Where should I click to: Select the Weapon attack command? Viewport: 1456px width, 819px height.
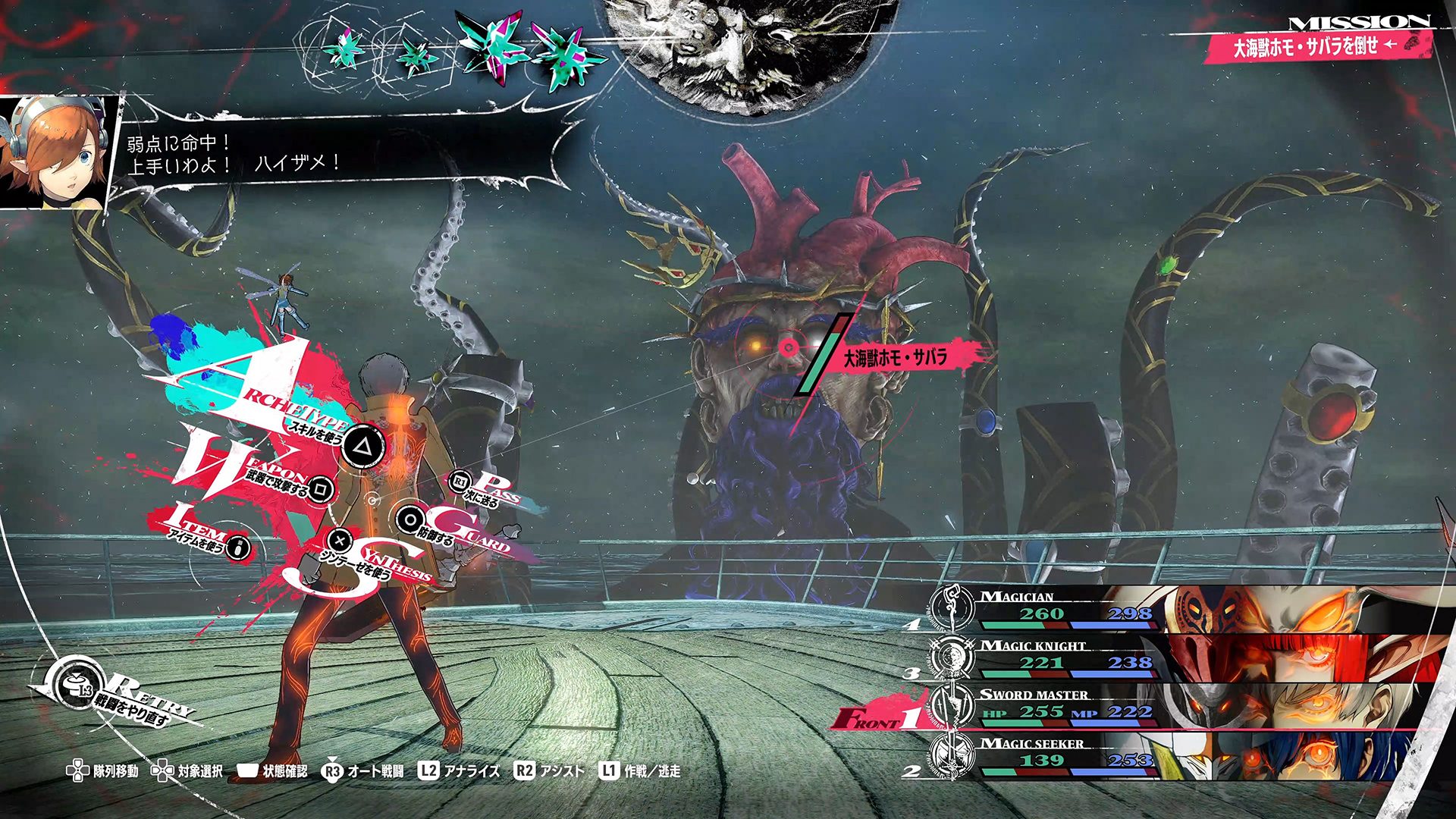click(x=320, y=489)
